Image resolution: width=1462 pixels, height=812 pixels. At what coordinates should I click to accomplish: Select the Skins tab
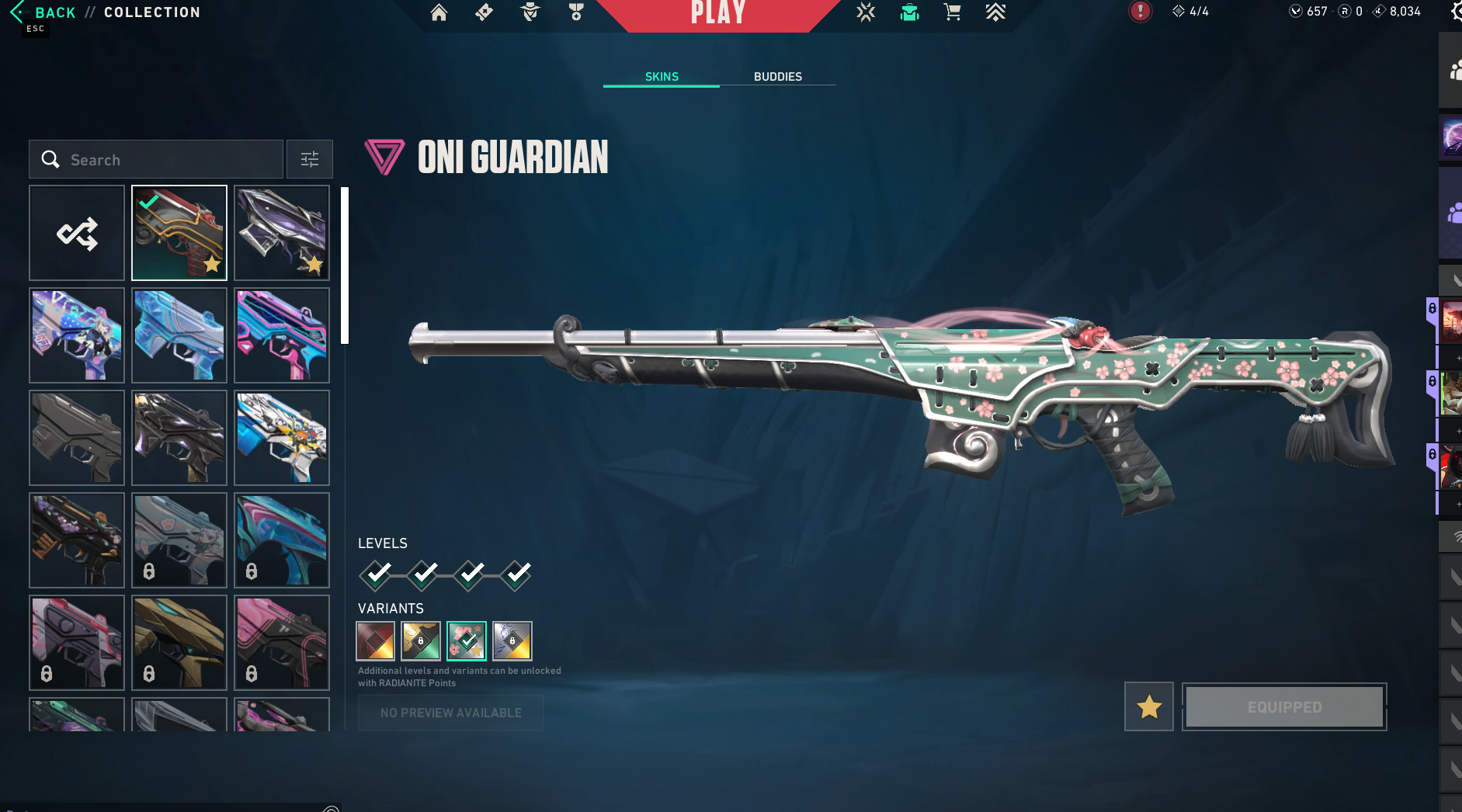pos(662,76)
